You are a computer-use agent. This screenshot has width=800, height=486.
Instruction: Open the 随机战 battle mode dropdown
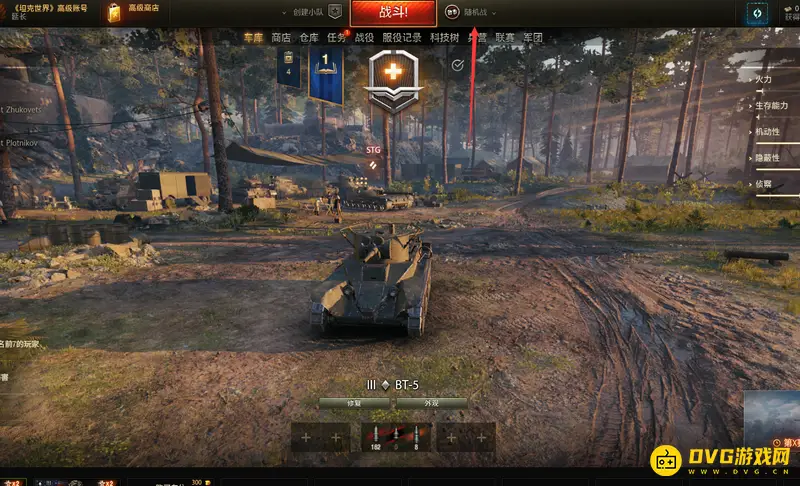tap(481, 13)
